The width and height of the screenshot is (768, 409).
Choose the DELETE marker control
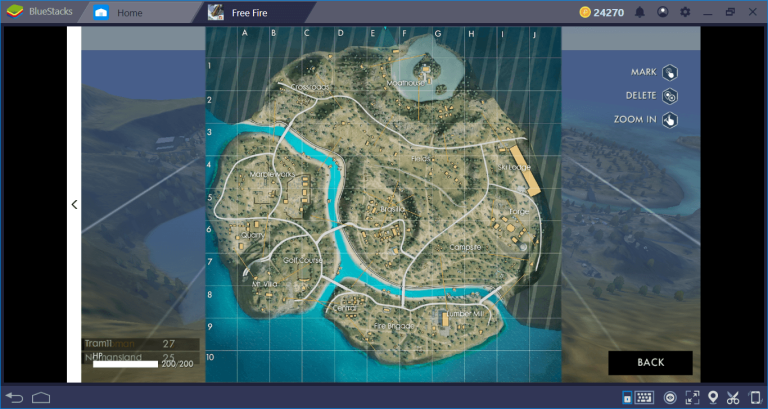click(x=669, y=96)
